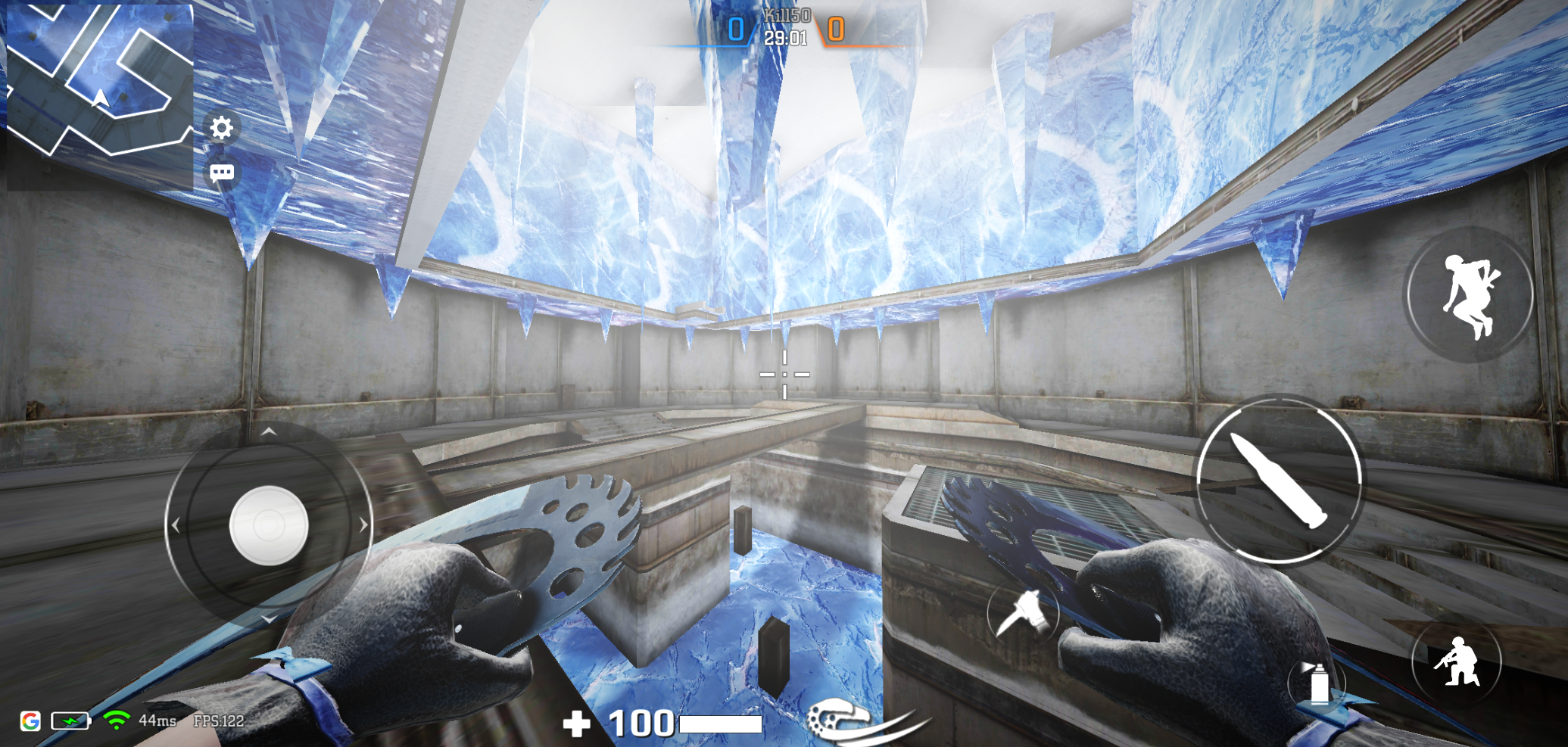The height and width of the screenshot is (747, 1568).
Task: Open the settings gear icon
Action: 220,129
